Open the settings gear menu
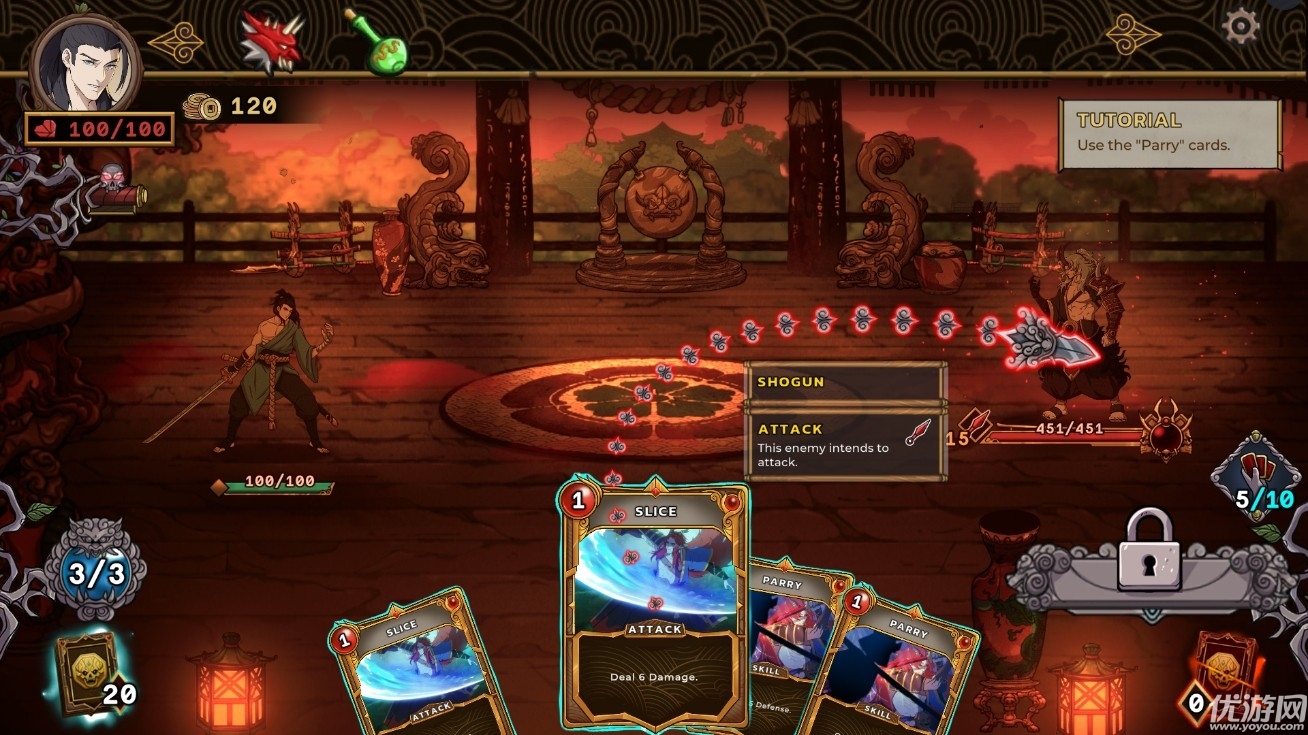The height and width of the screenshot is (735, 1308). (x=1240, y=25)
